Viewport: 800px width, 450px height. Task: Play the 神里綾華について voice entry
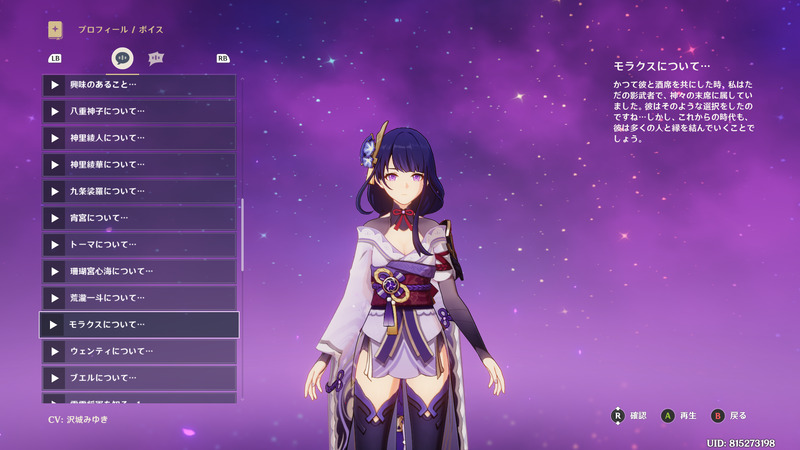coord(139,164)
